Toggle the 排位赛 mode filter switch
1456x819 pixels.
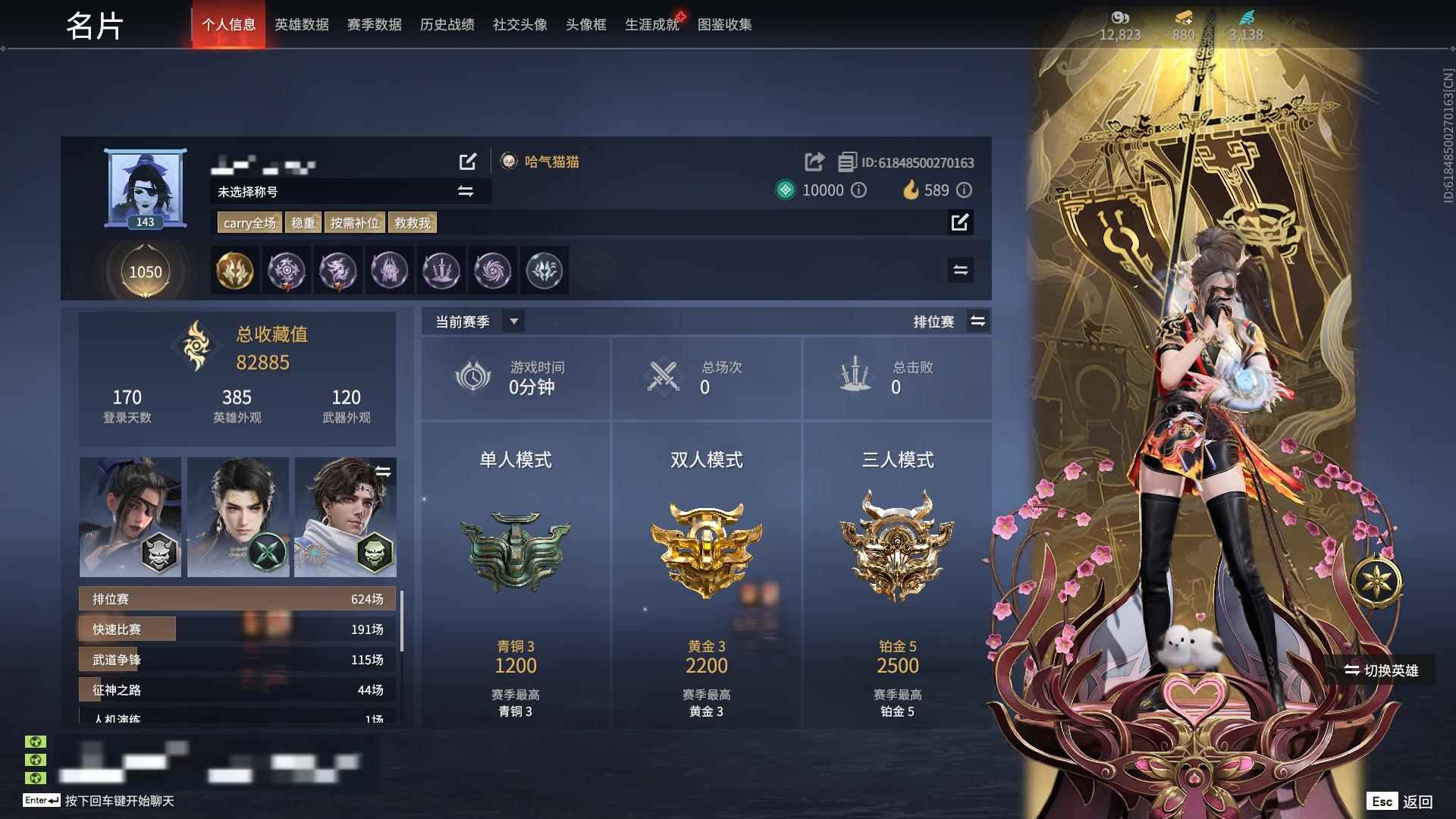click(978, 321)
